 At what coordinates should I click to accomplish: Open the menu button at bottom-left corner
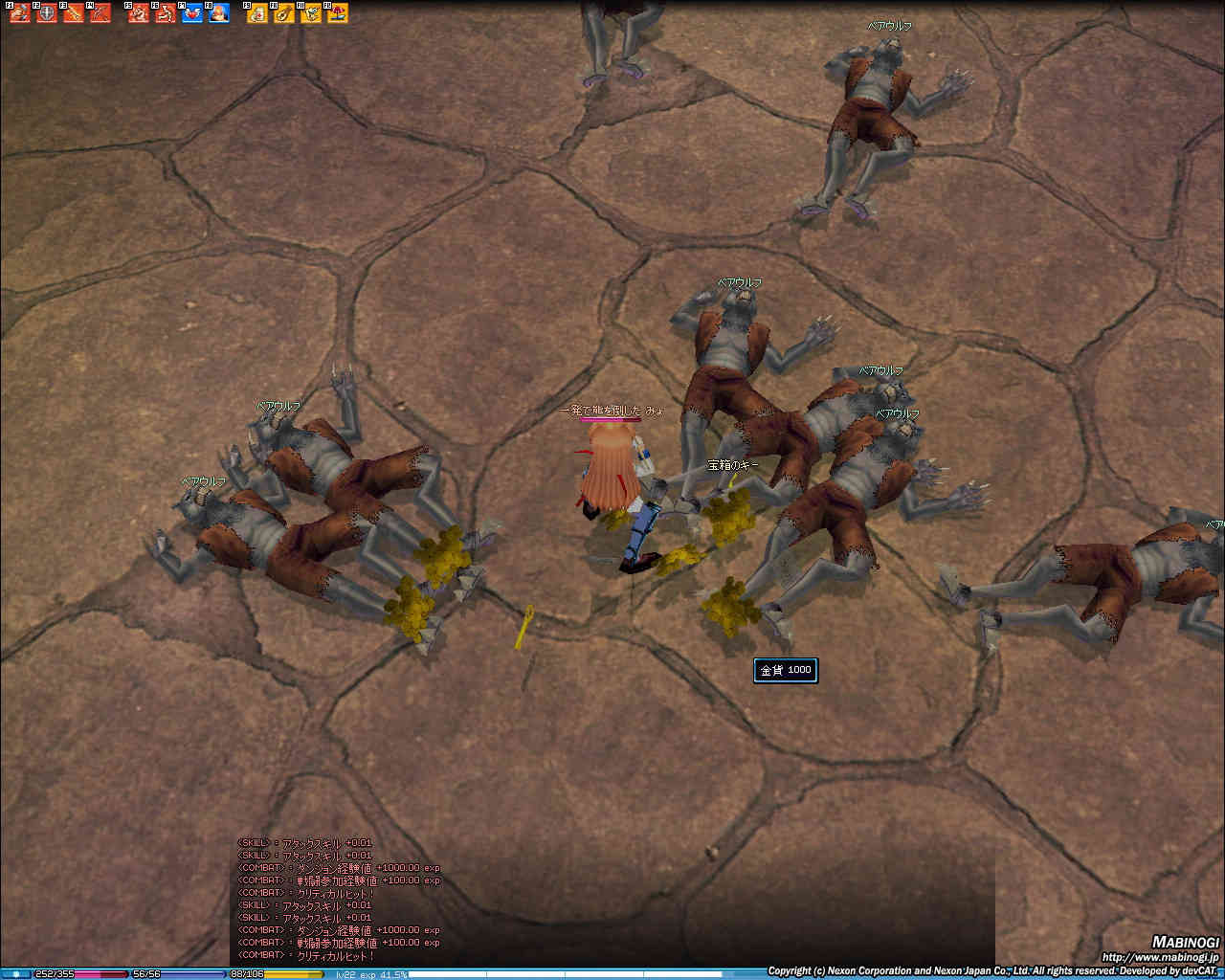(15, 973)
